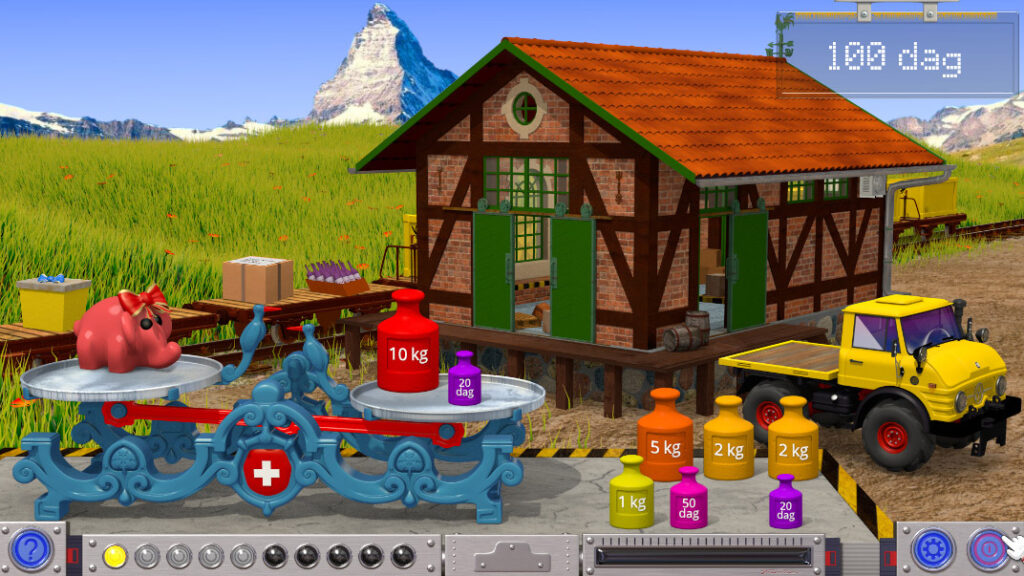This screenshot has width=1024, height=576.
Task: Open the gear settings menu
Action: point(932,549)
